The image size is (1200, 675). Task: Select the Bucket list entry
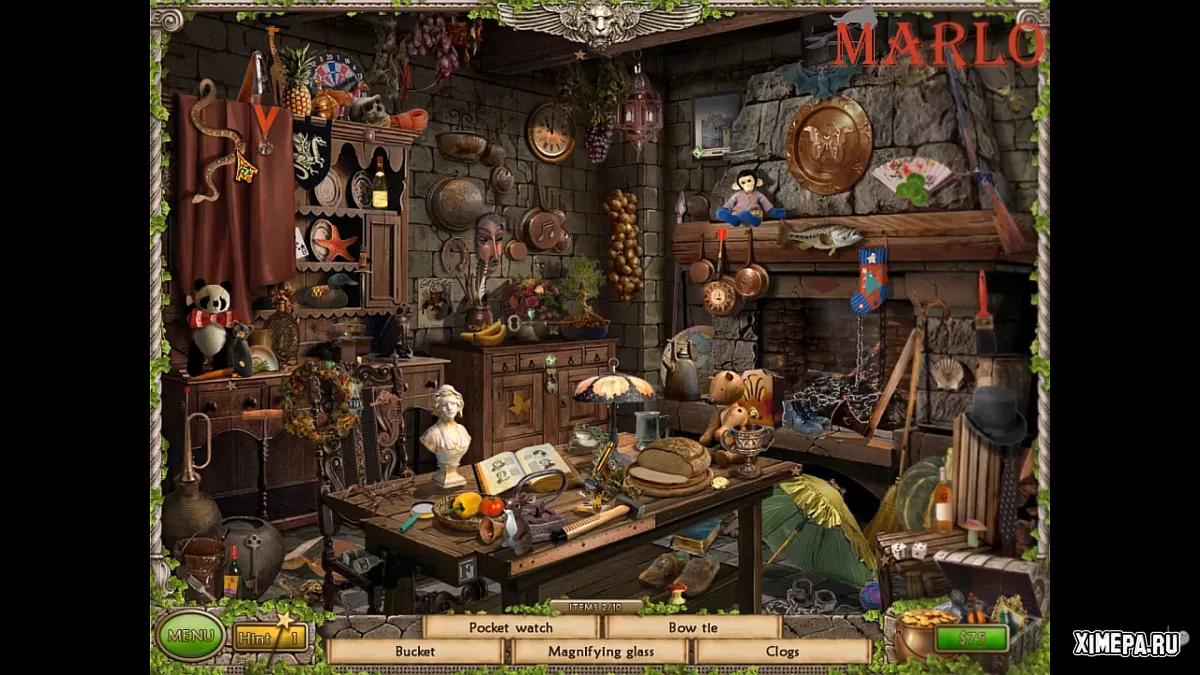click(415, 651)
